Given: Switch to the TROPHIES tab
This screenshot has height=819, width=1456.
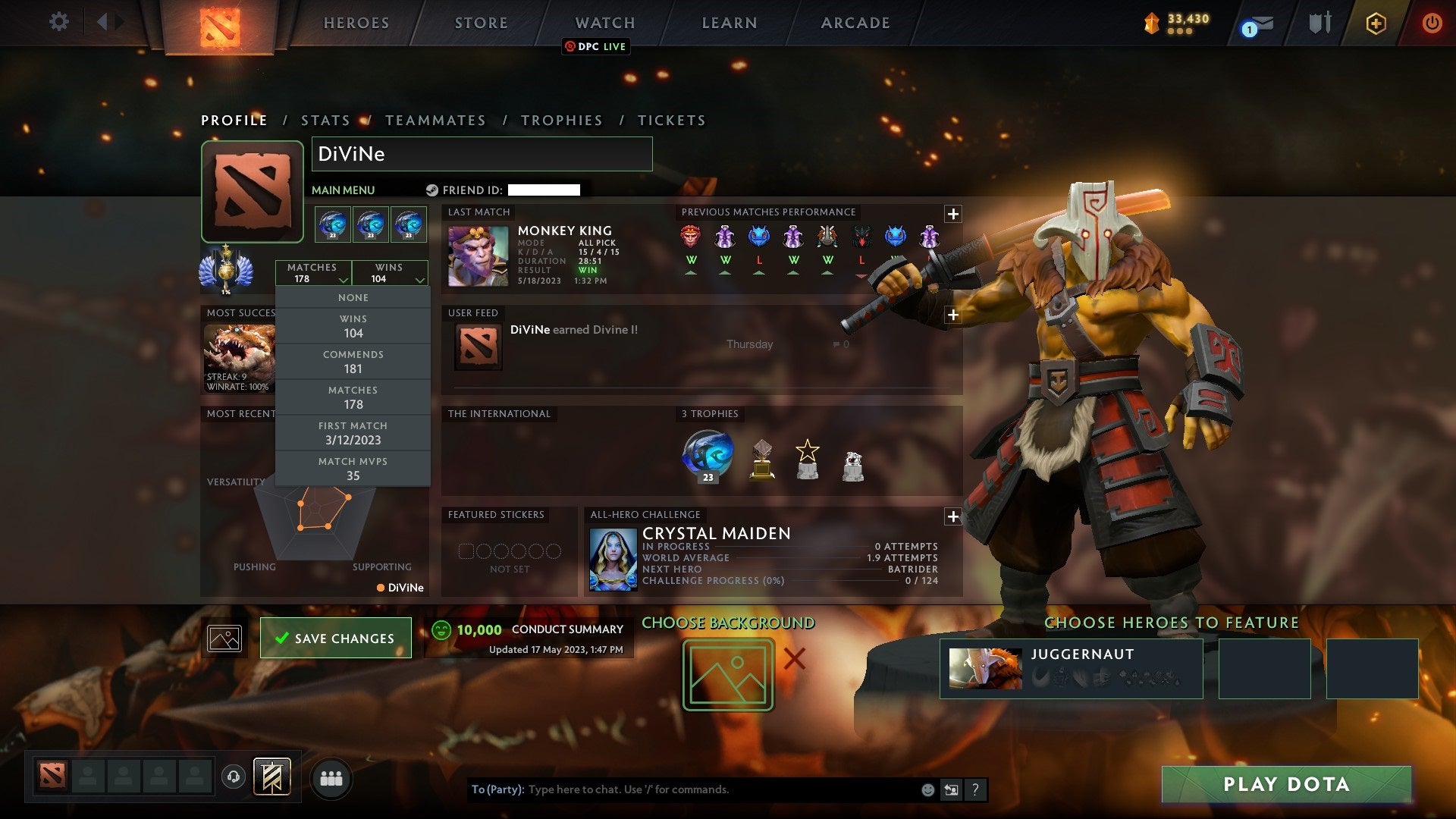Looking at the screenshot, I should click(561, 120).
